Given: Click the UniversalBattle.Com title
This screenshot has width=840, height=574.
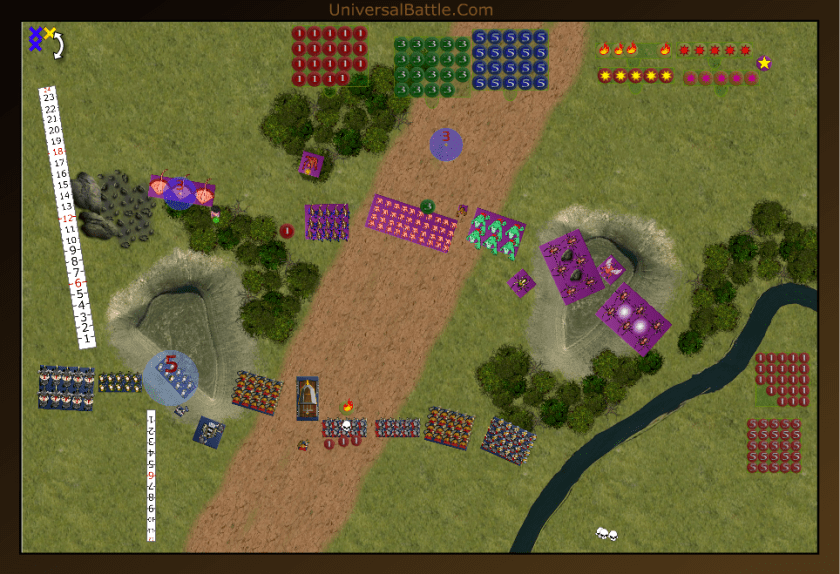Looking at the screenshot, I should pyautogui.click(x=410, y=10).
